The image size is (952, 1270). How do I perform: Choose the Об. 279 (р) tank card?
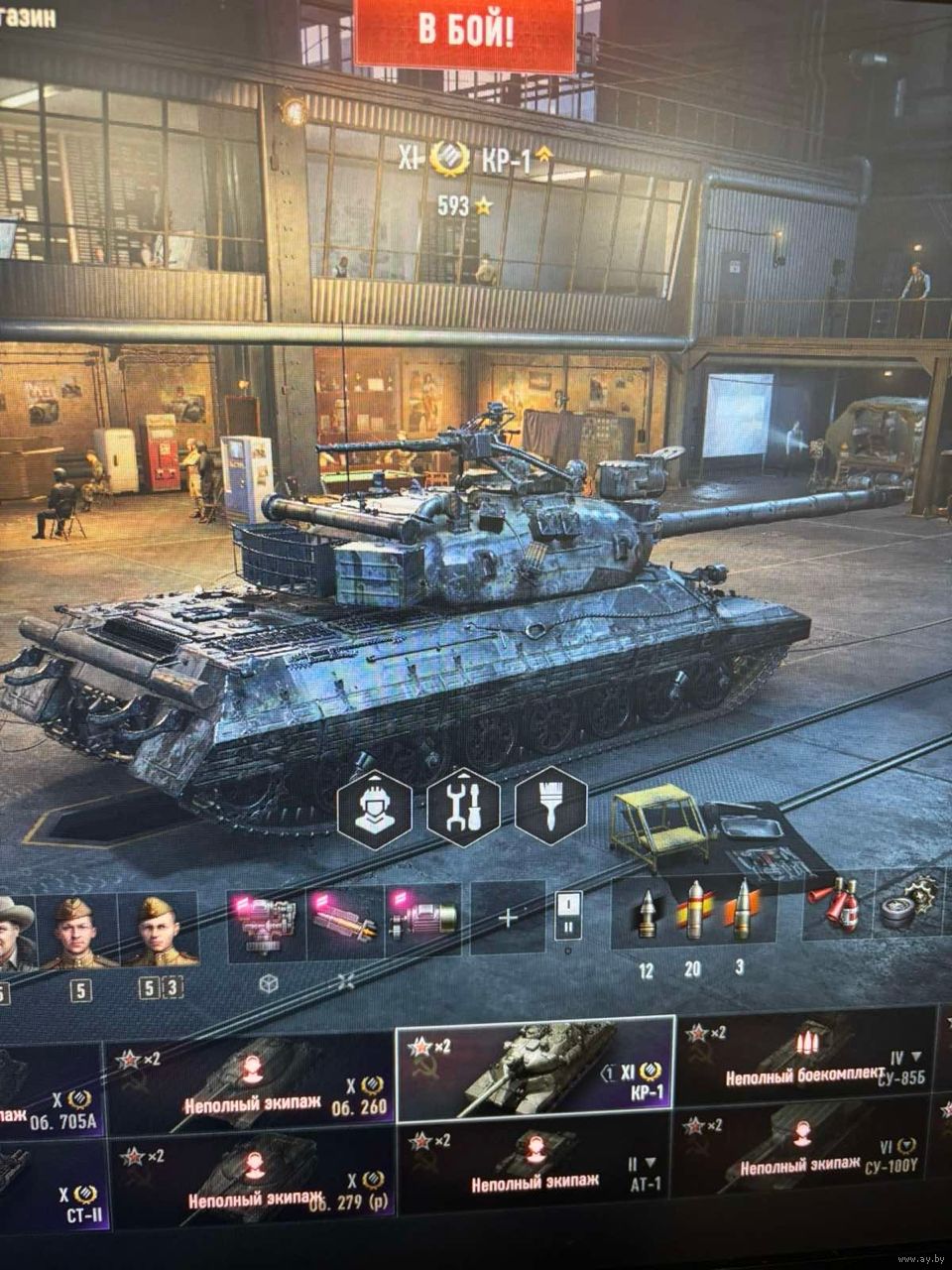click(250, 1177)
